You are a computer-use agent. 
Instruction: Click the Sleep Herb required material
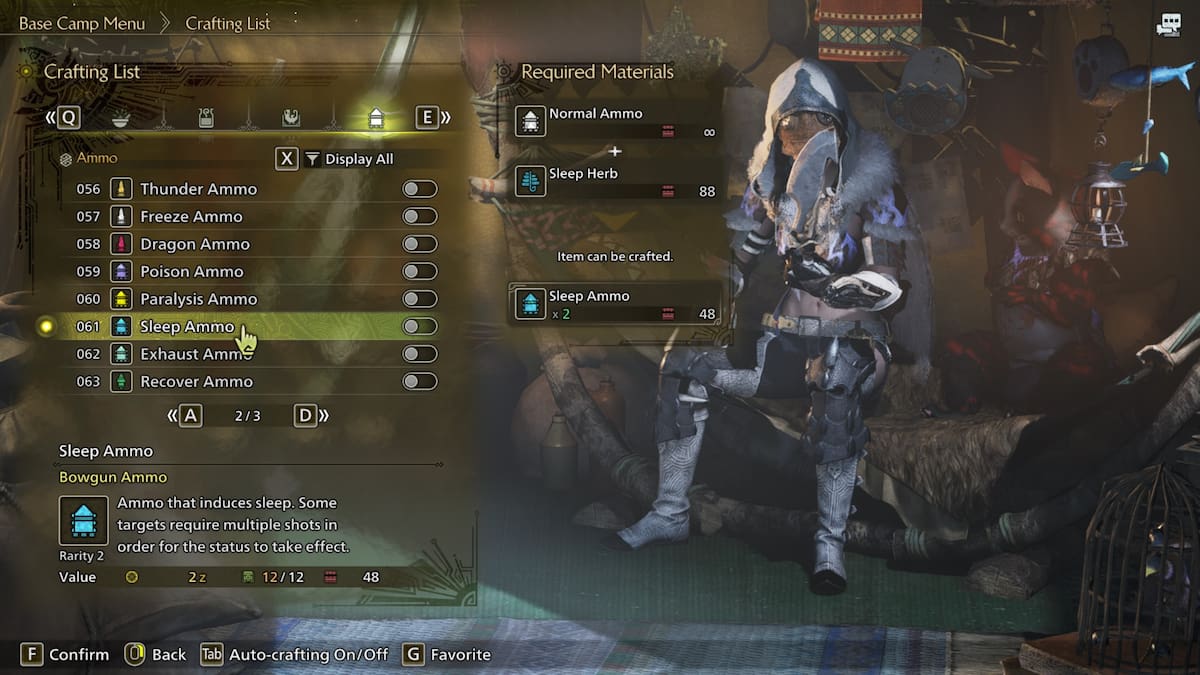pos(615,181)
